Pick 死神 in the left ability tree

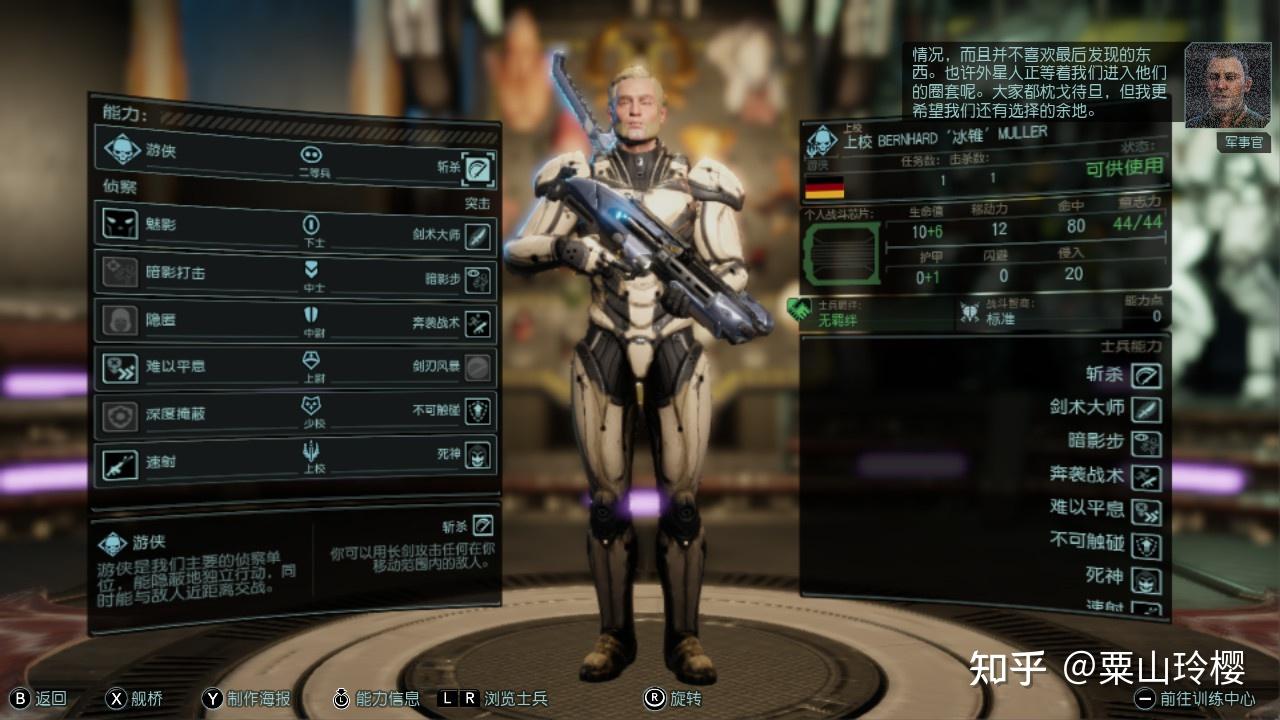pos(478,456)
